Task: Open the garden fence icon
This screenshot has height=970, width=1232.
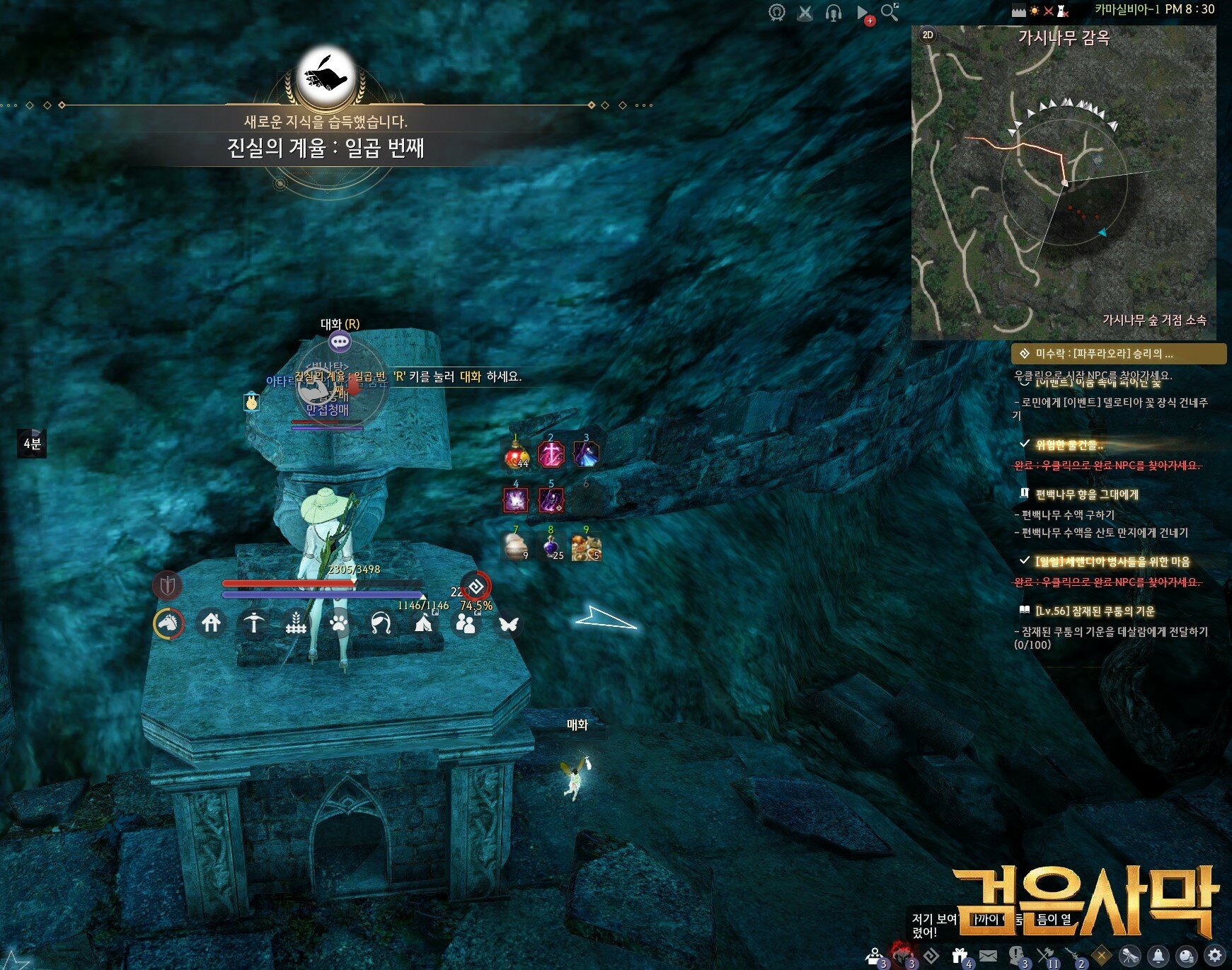Action: (296, 623)
